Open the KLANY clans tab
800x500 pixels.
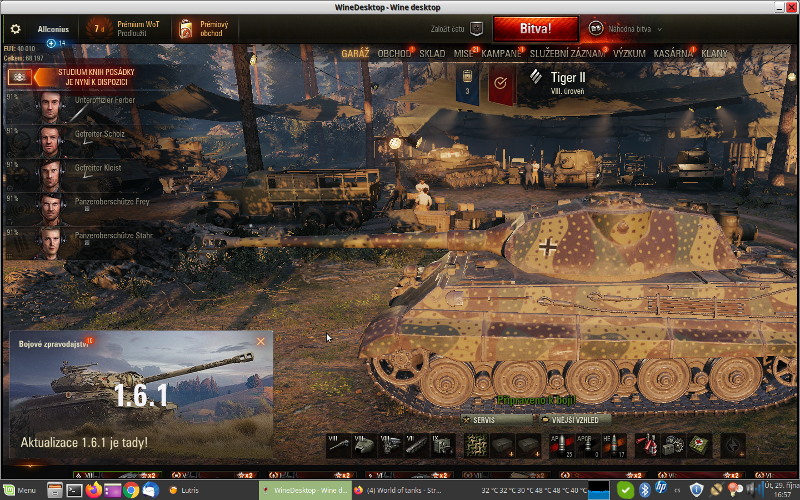715,52
